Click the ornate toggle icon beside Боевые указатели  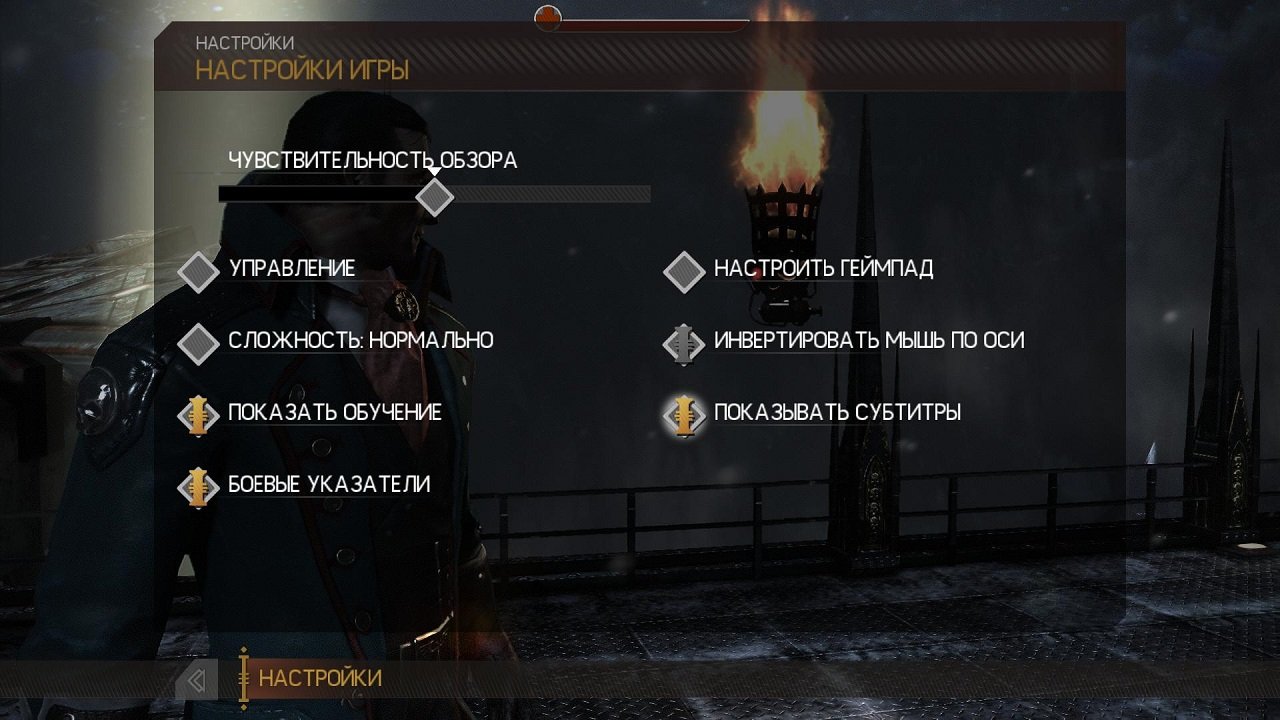[x=199, y=486]
